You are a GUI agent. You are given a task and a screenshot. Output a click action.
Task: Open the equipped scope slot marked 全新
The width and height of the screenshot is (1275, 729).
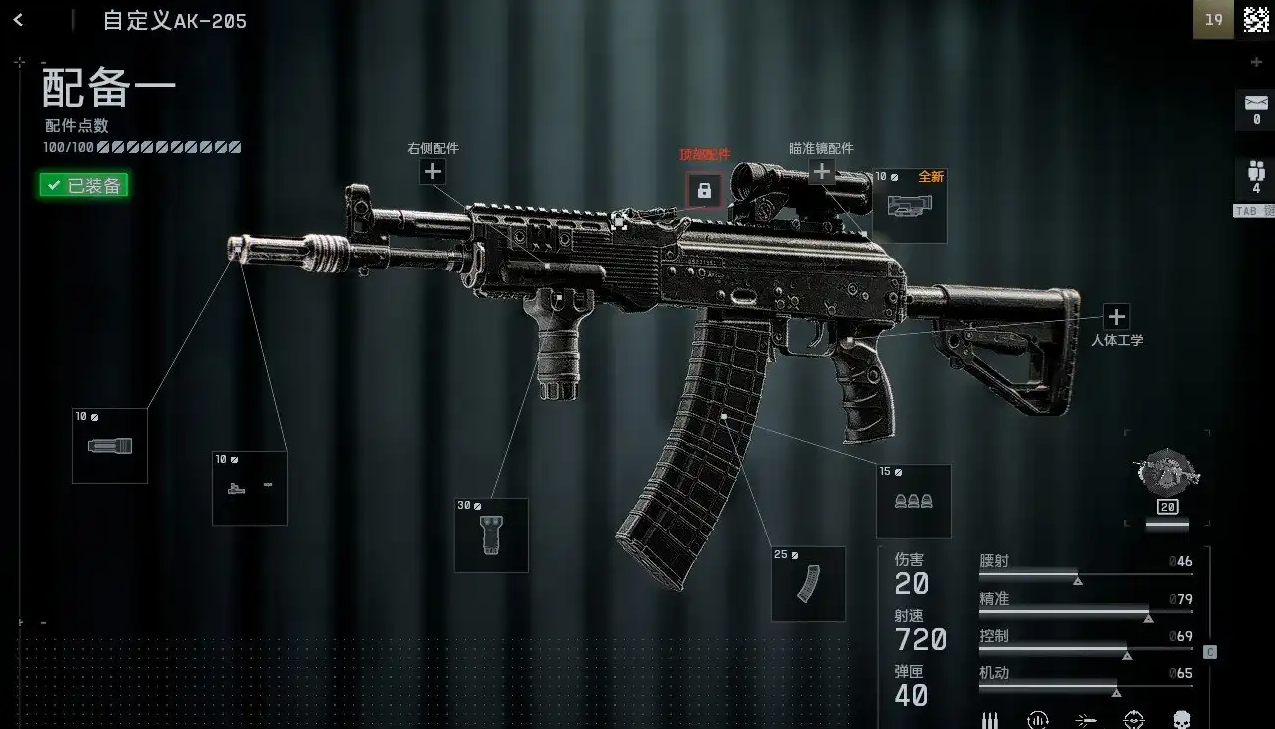tap(909, 206)
